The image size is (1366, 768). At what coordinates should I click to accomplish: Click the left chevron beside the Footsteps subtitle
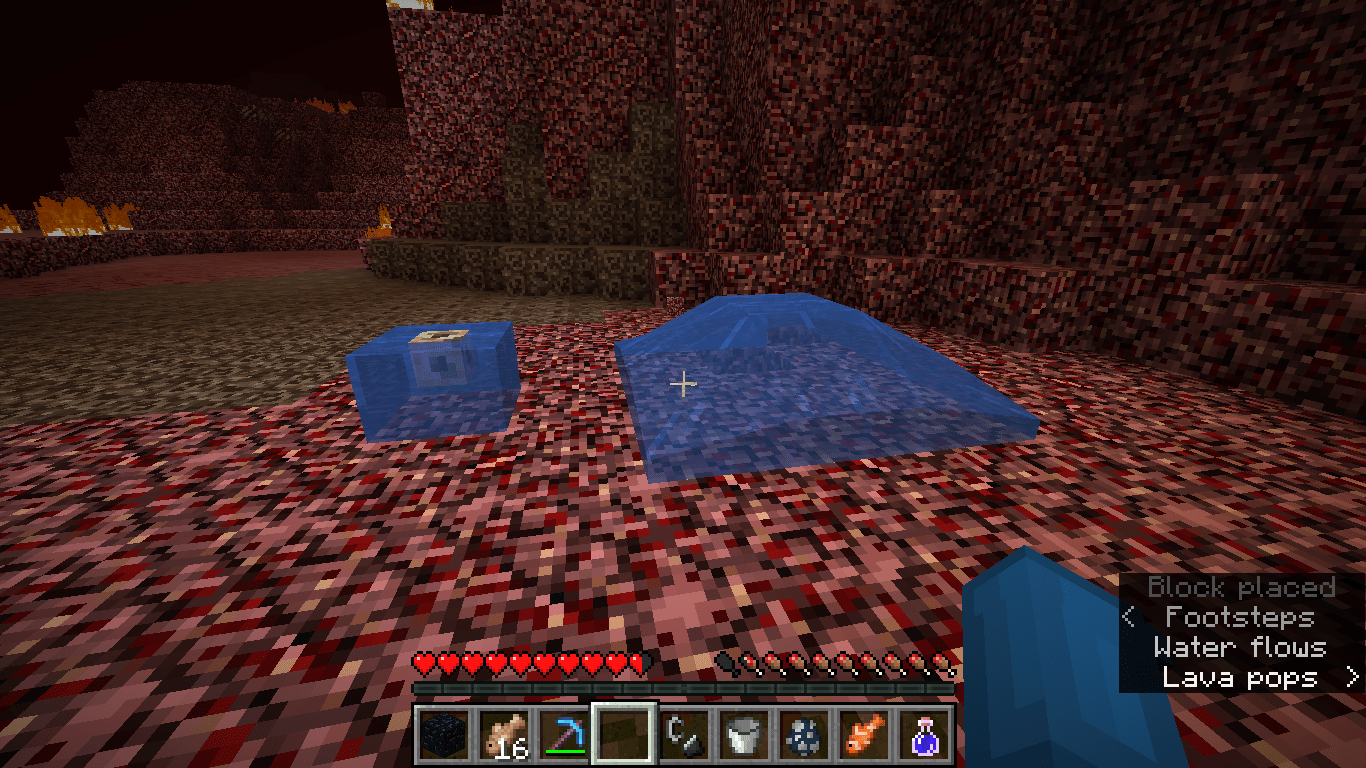(x=1128, y=618)
